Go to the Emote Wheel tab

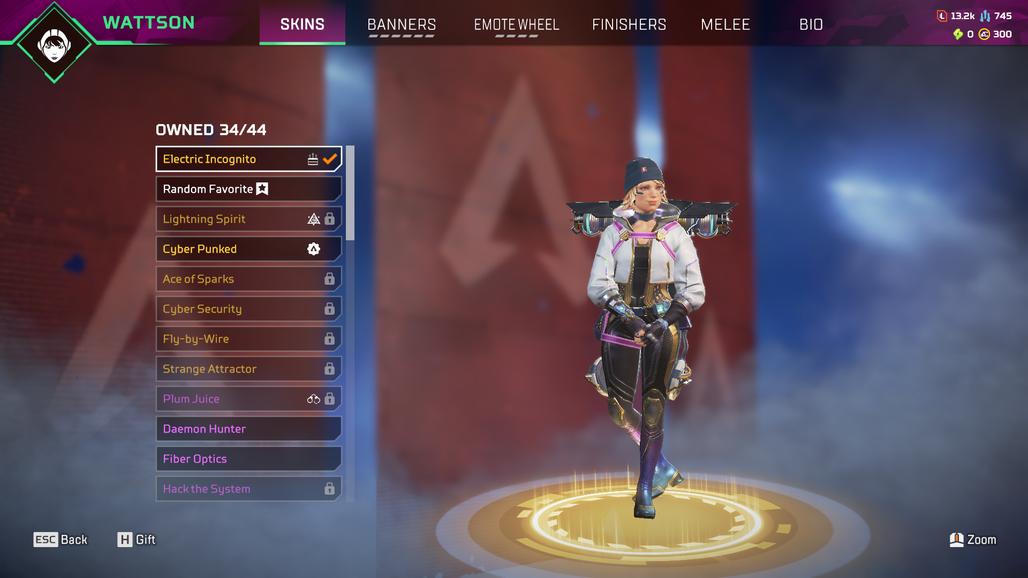(516, 24)
